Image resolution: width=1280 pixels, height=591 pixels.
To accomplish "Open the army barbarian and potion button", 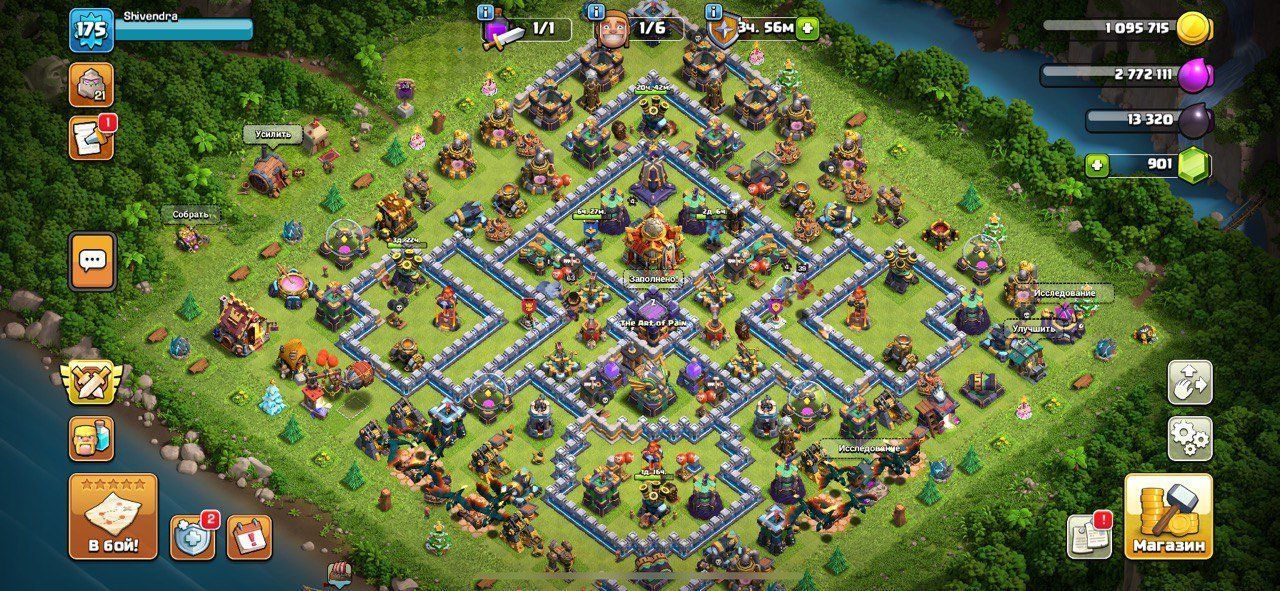I will pos(90,438).
